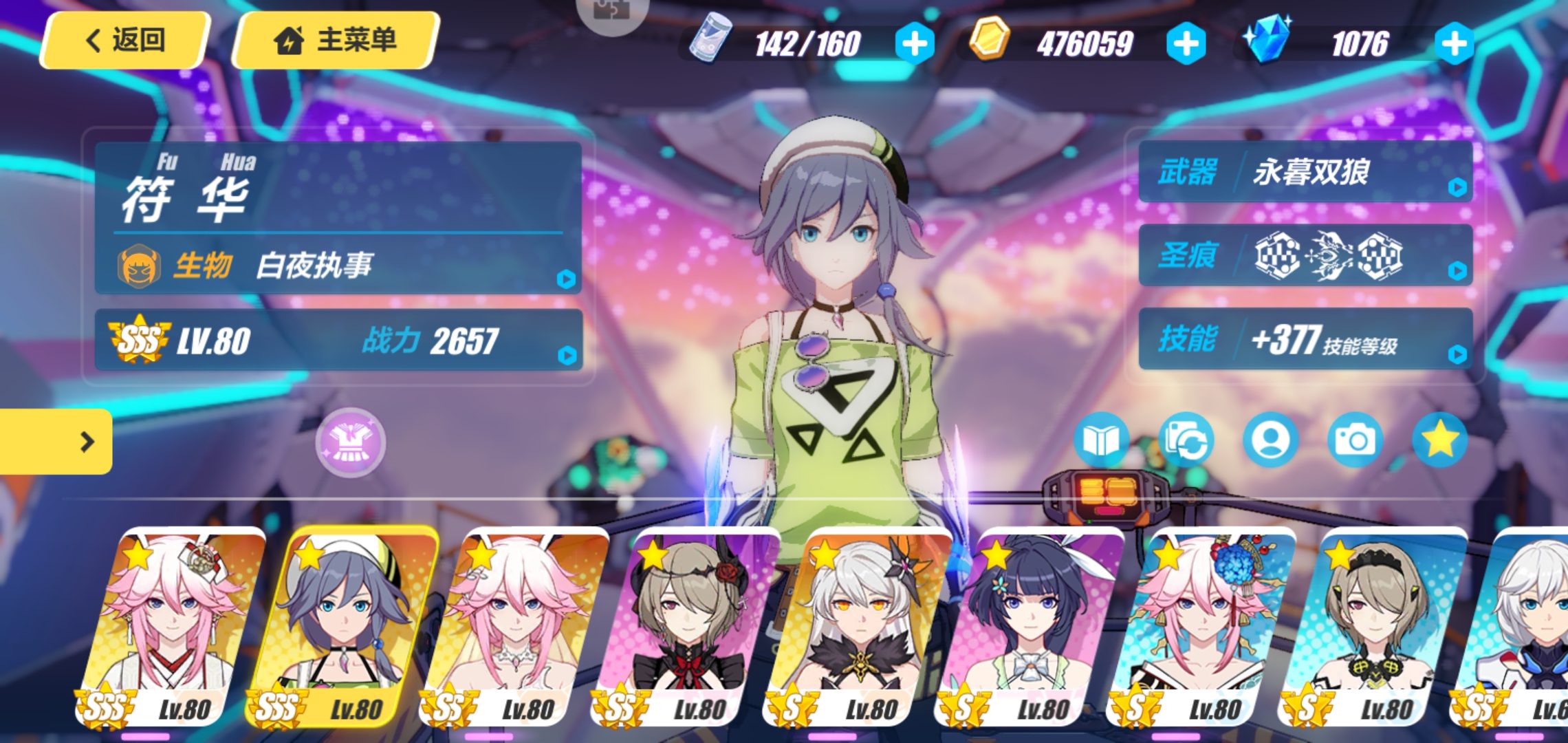Add stamina with the plus button
Screen dimensions: 1568x743
click(914, 44)
